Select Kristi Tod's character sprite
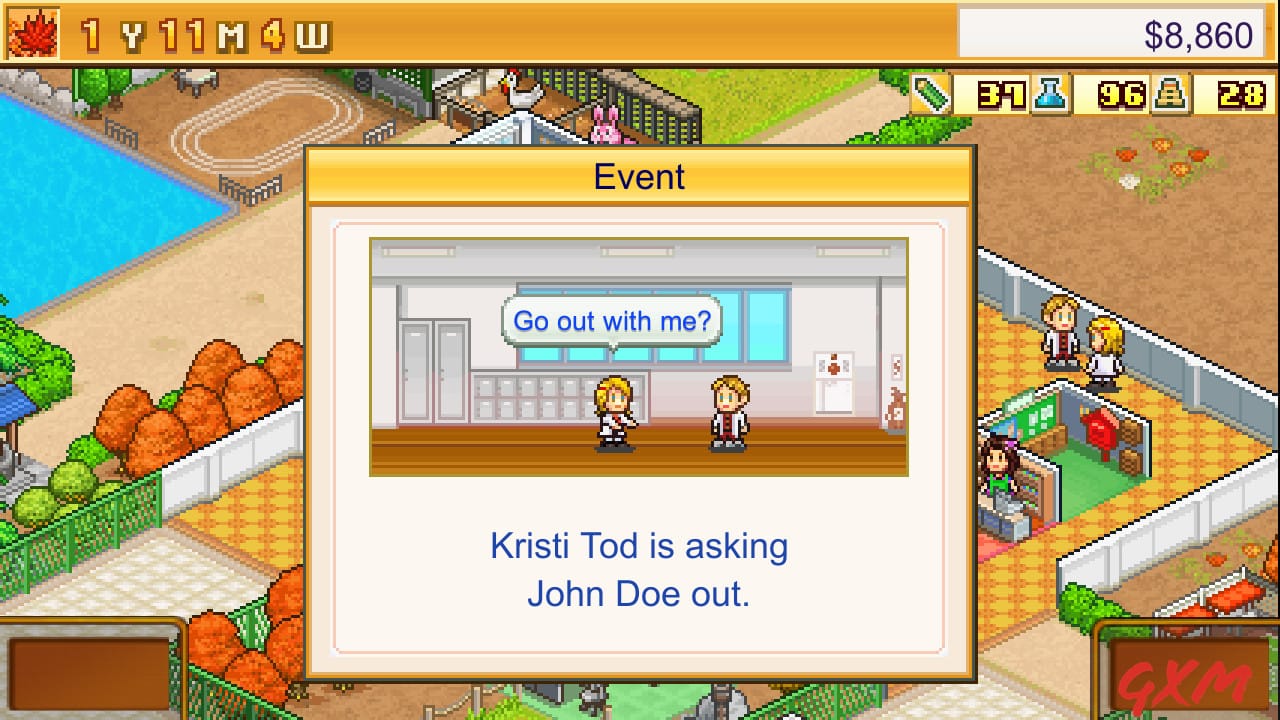The height and width of the screenshot is (720, 1280). click(x=615, y=412)
